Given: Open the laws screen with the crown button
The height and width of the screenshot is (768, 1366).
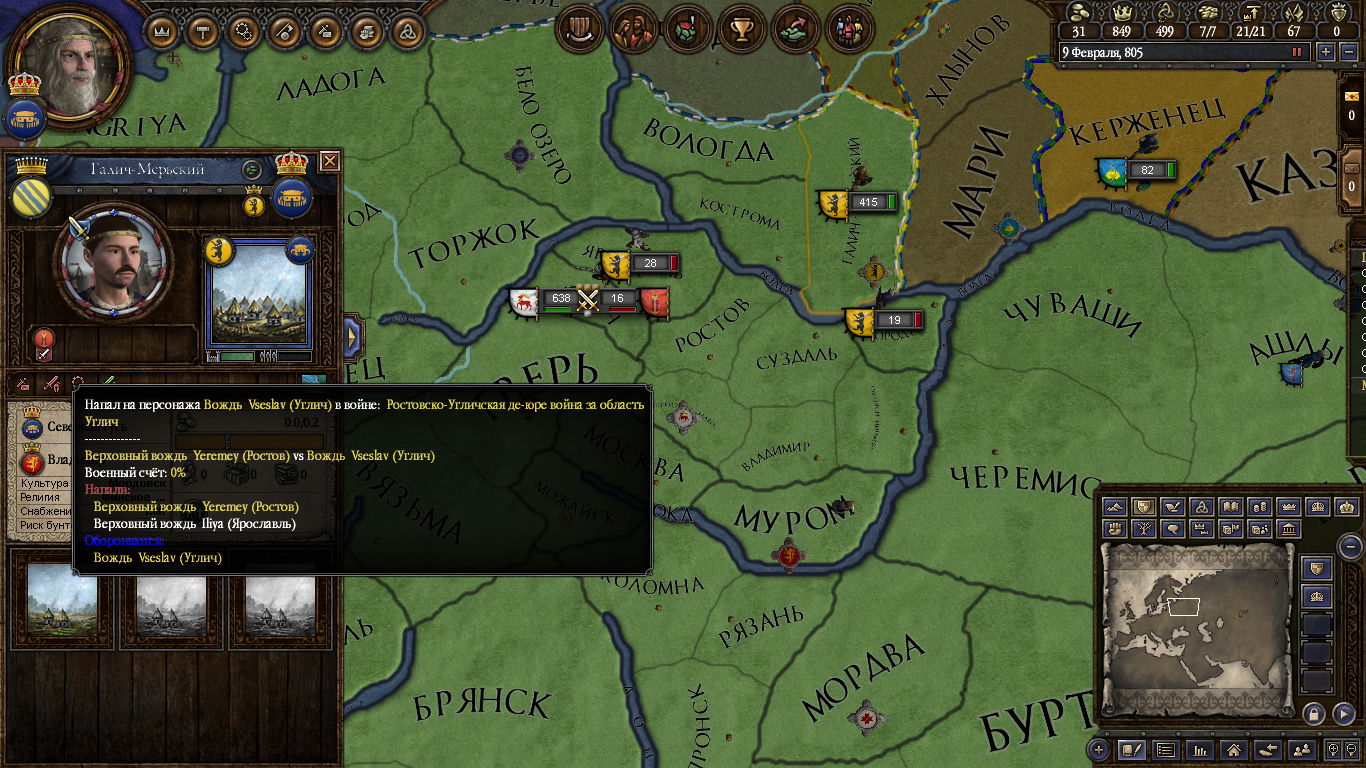Looking at the screenshot, I should coord(161,31).
